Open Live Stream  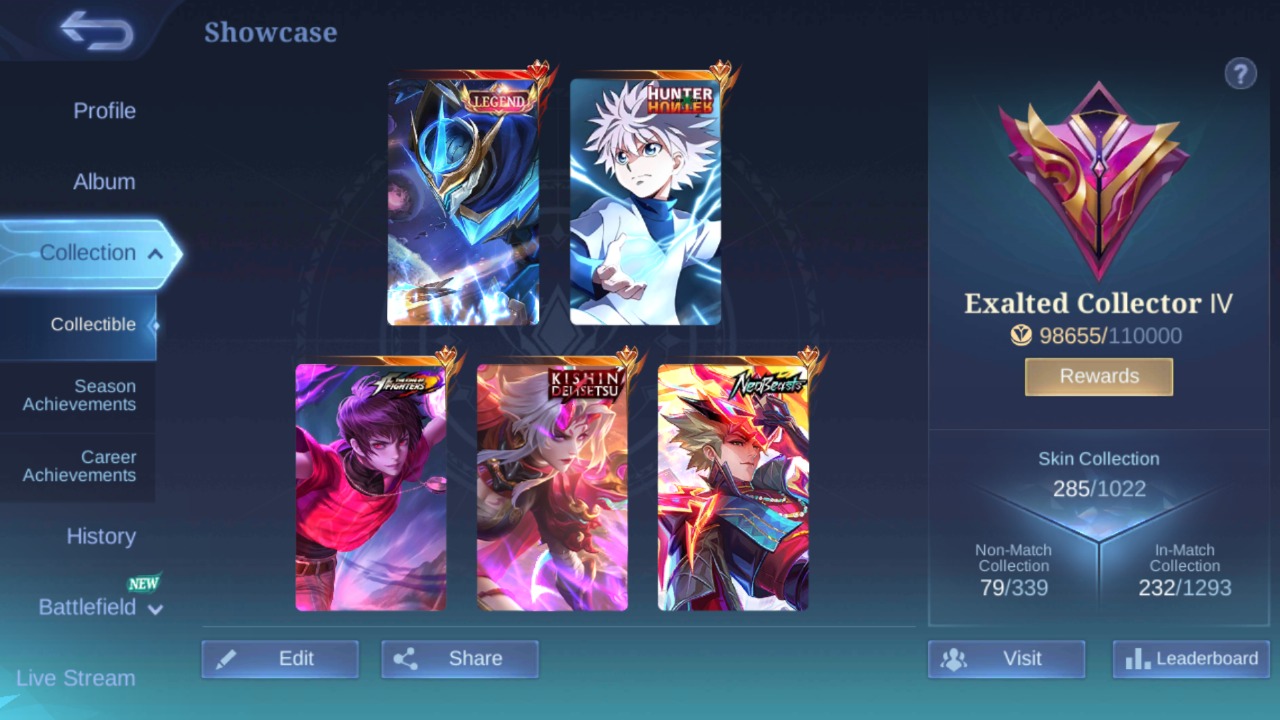(74, 678)
